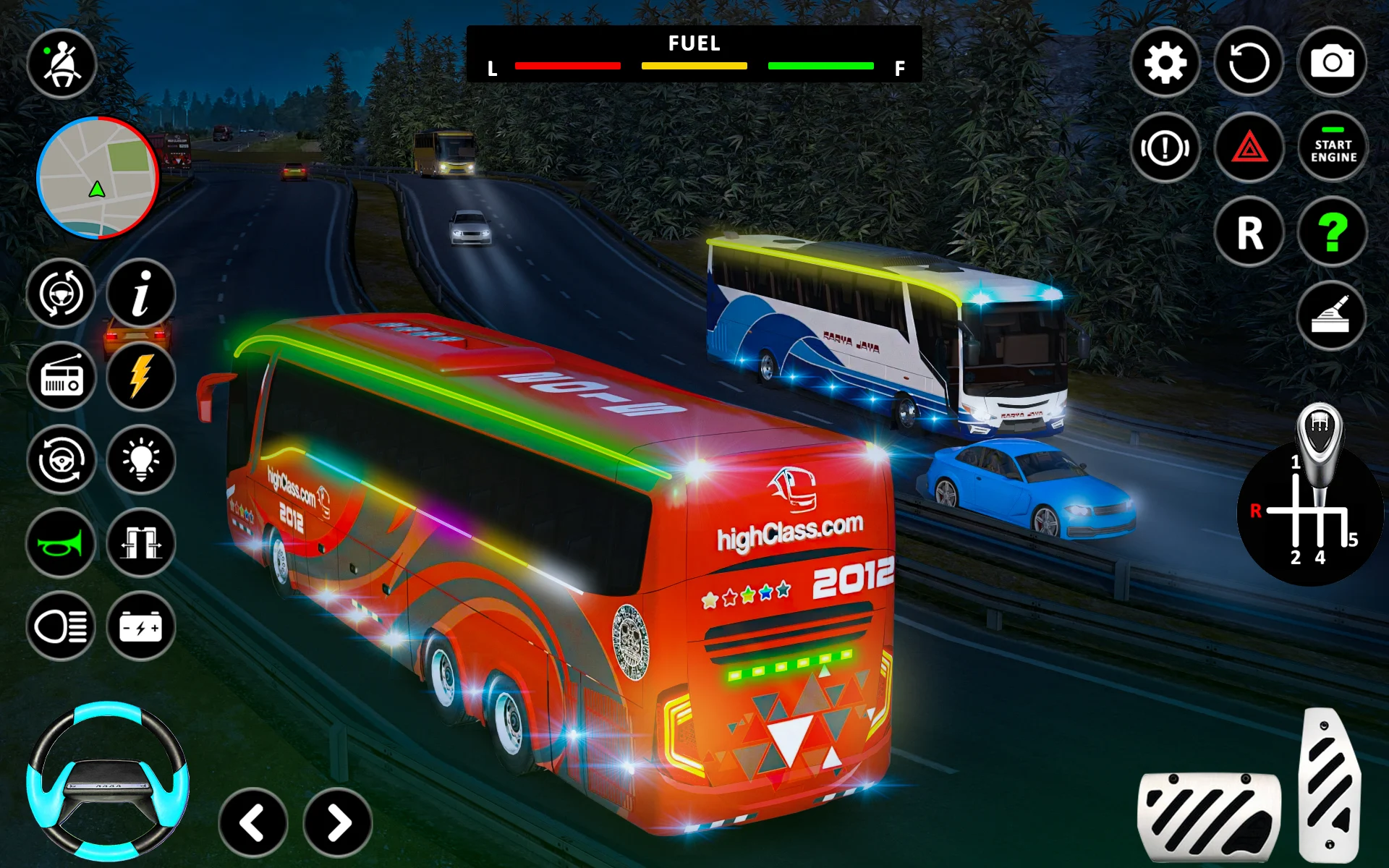
Task: Activate the parking brake warning icon
Action: [x=1165, y=148]
